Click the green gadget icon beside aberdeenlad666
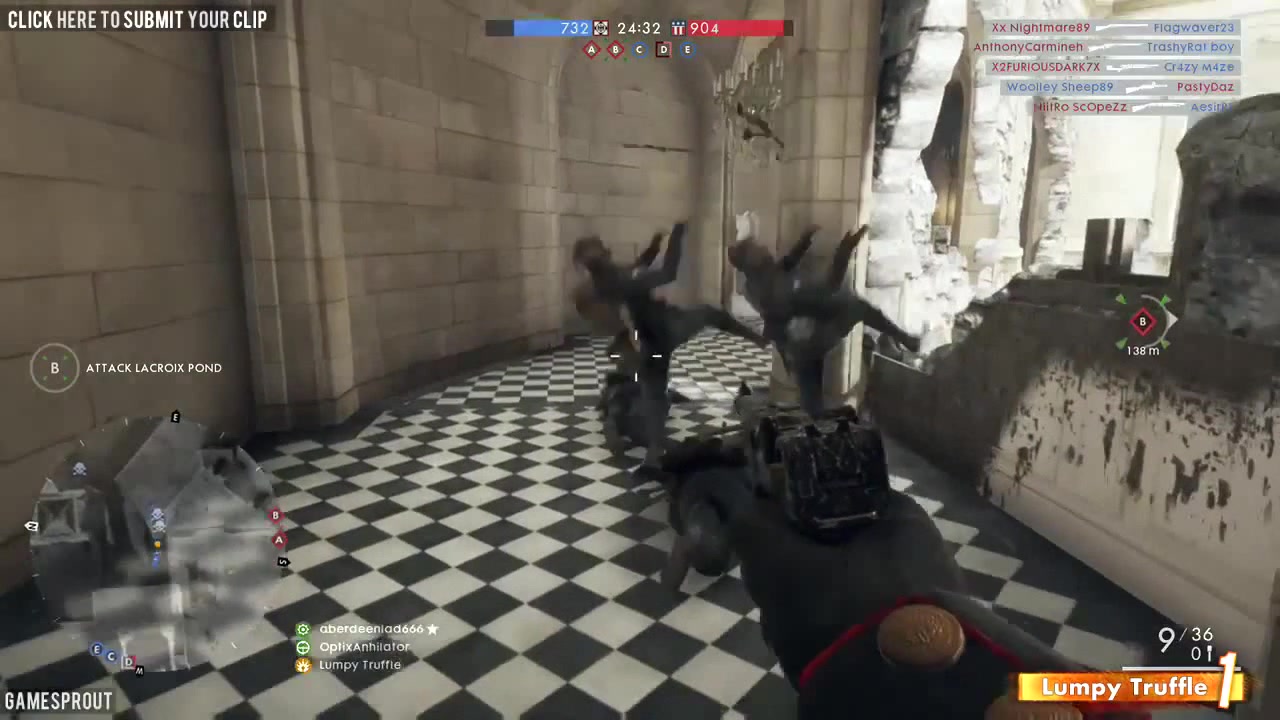This screenshot has width=1280, height=720. pos(303,629)
